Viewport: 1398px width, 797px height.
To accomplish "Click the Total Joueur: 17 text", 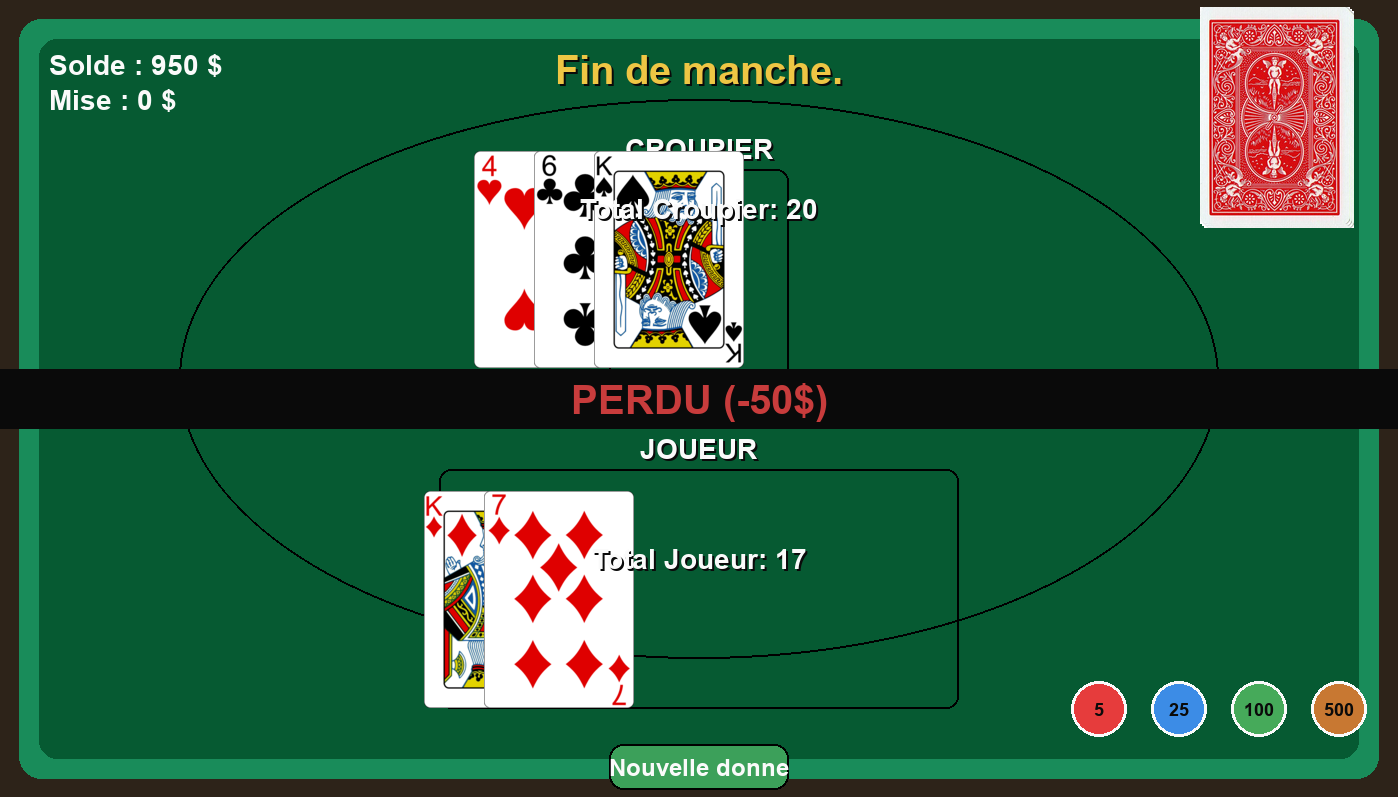I will point(700,560).
